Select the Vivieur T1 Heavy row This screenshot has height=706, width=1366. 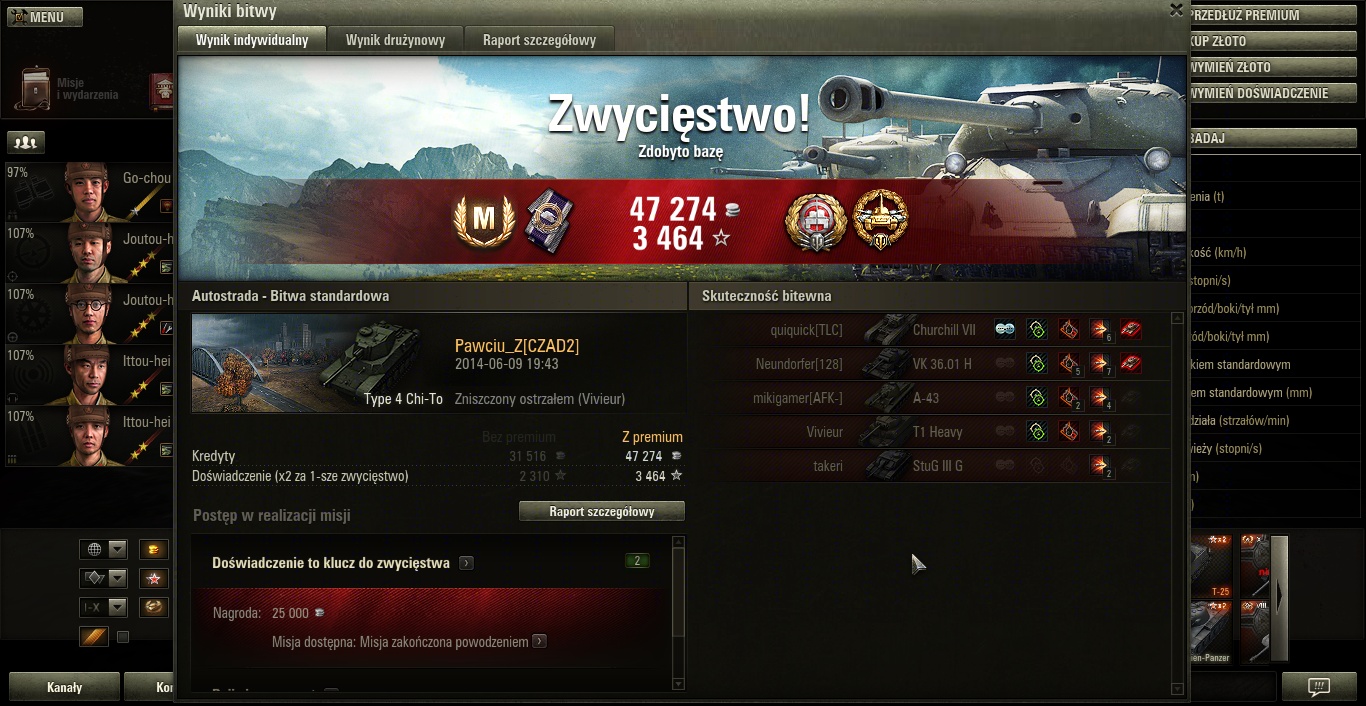coord(930,432)
